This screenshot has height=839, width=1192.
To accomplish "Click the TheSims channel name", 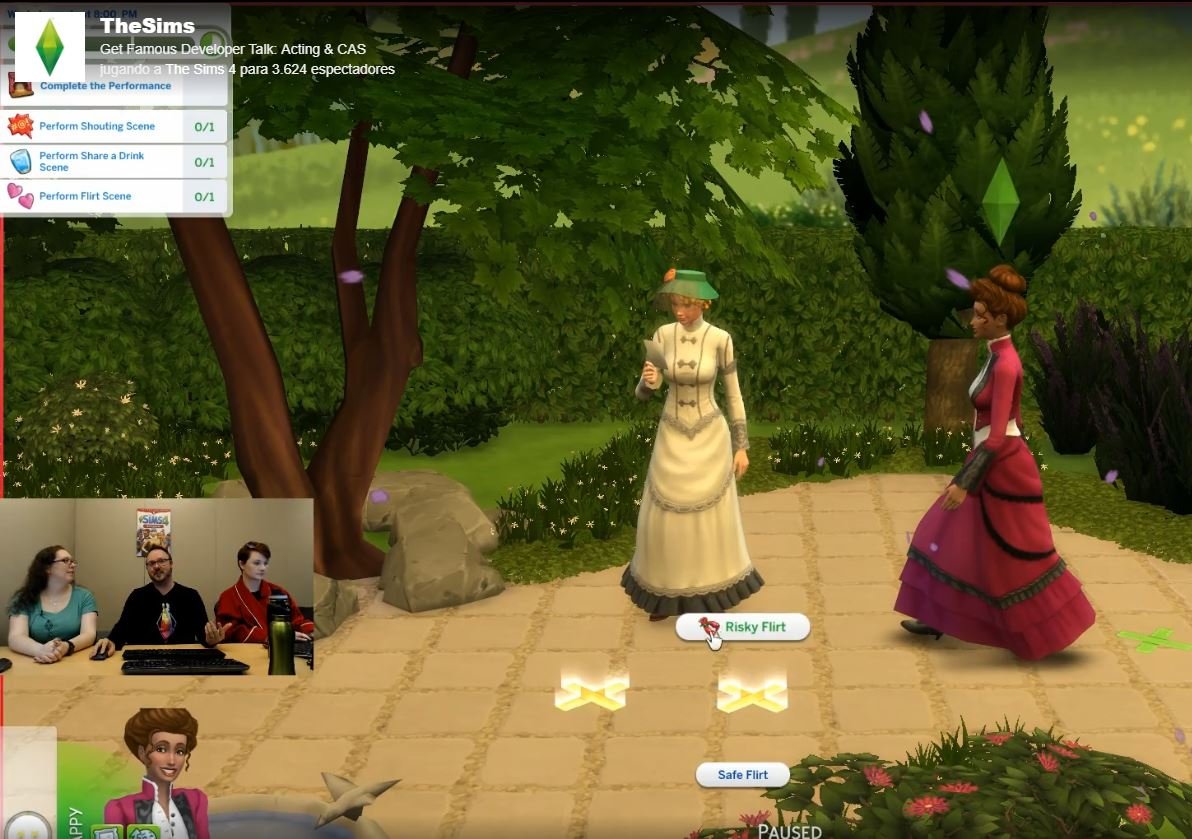I will pos(147,27).
